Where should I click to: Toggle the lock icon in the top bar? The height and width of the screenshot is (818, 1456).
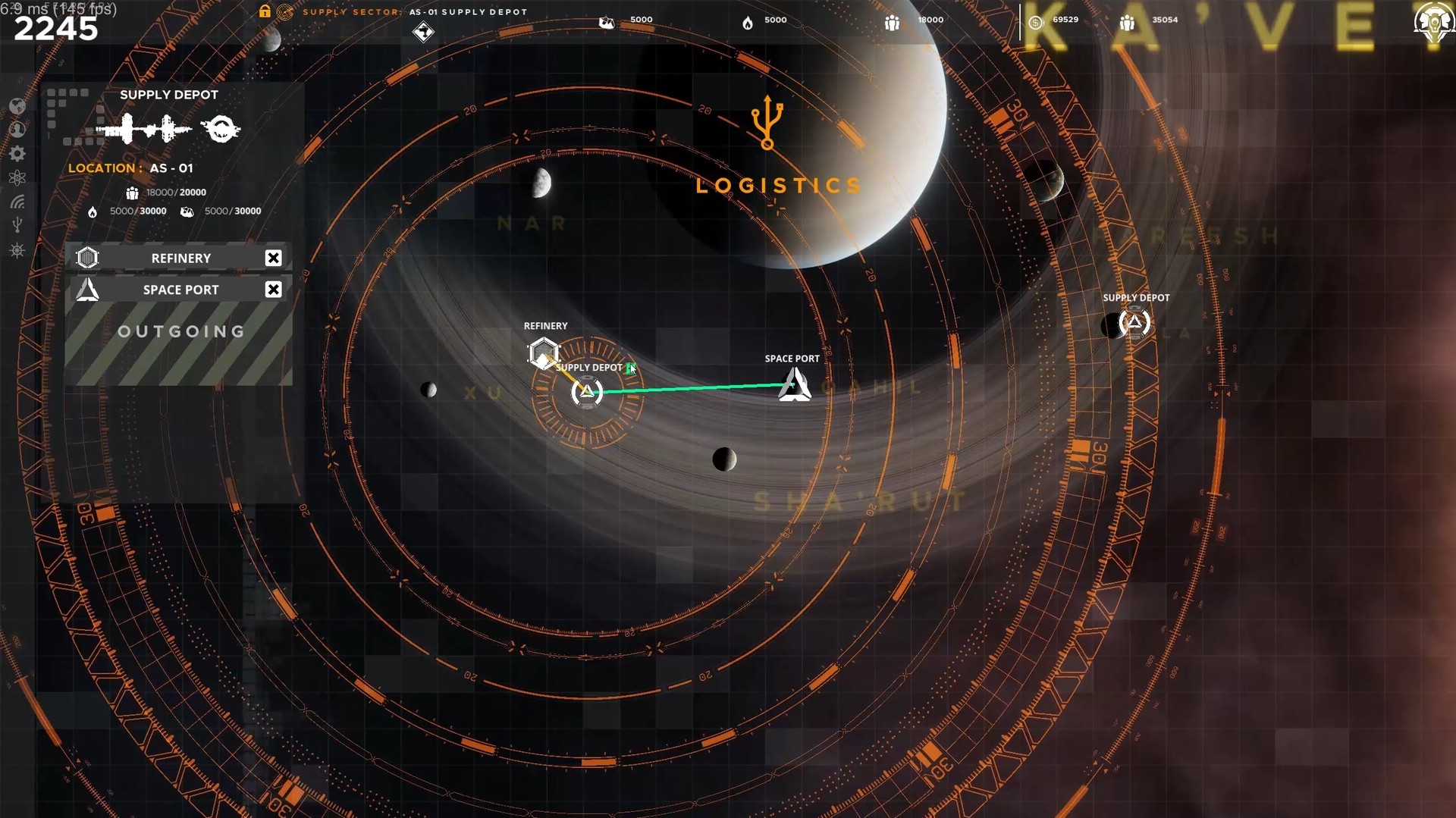point(264,11)
